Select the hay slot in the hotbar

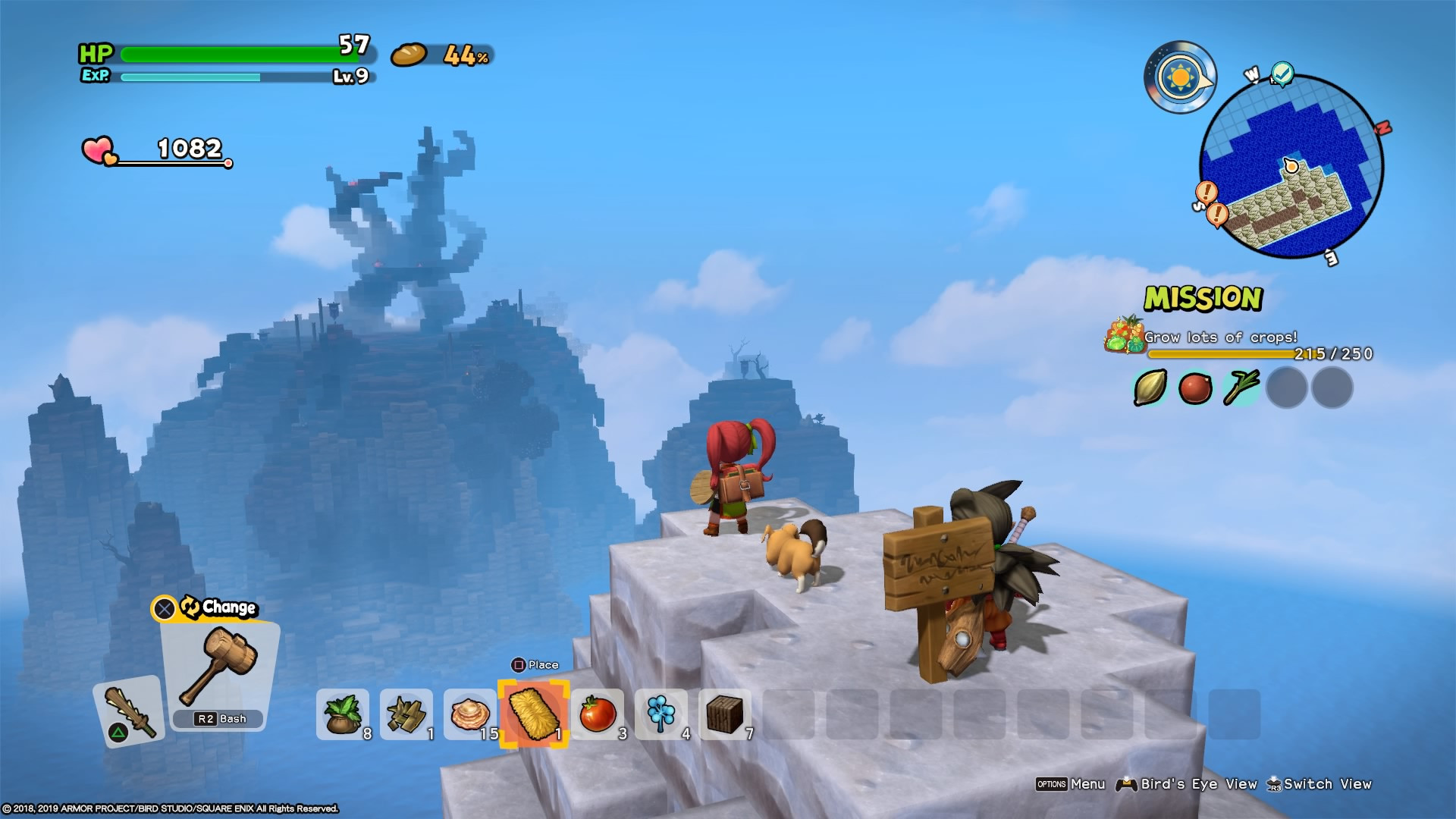coord(533,715)
